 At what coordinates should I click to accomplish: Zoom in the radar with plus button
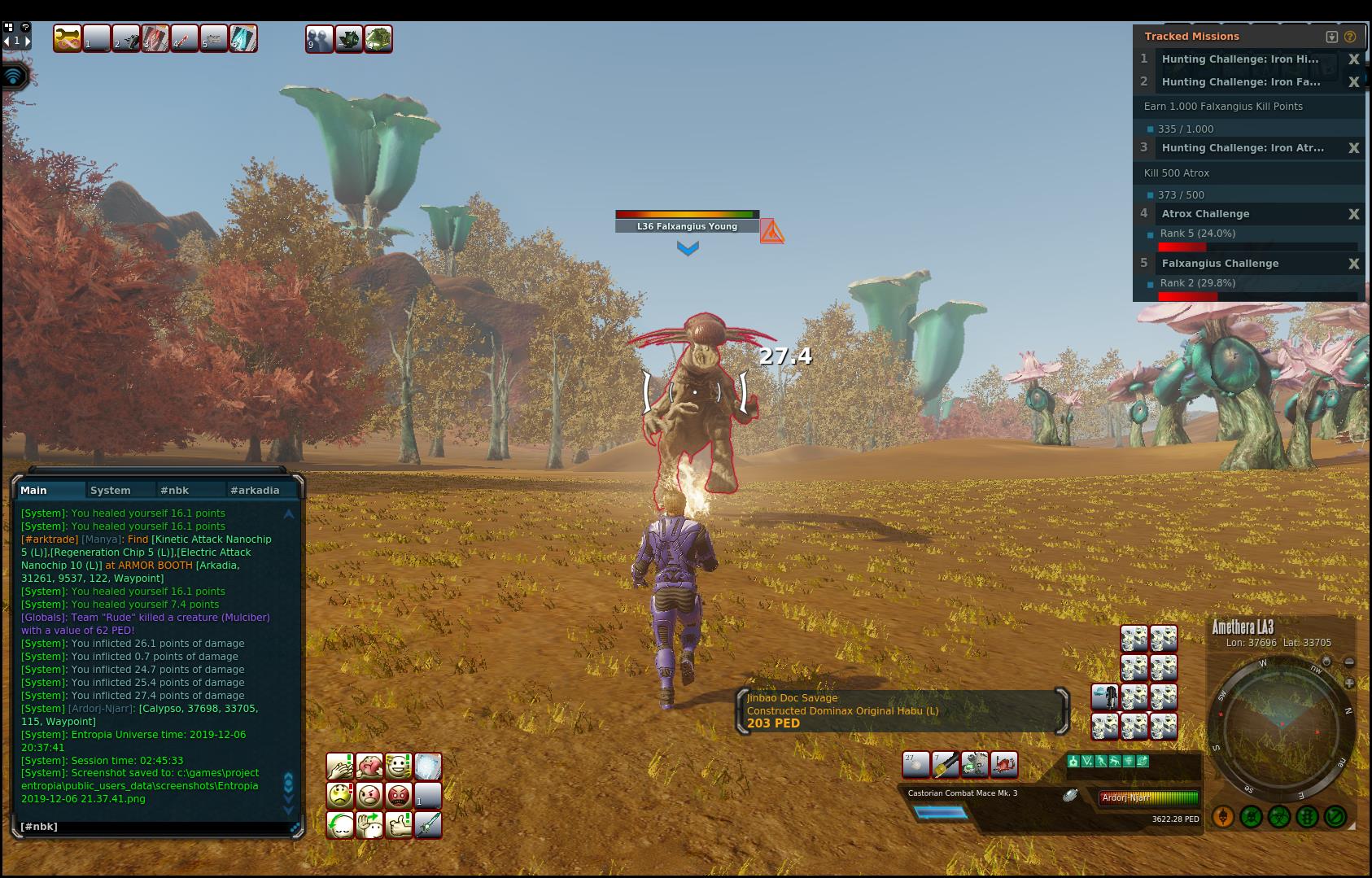[1349, 684]
